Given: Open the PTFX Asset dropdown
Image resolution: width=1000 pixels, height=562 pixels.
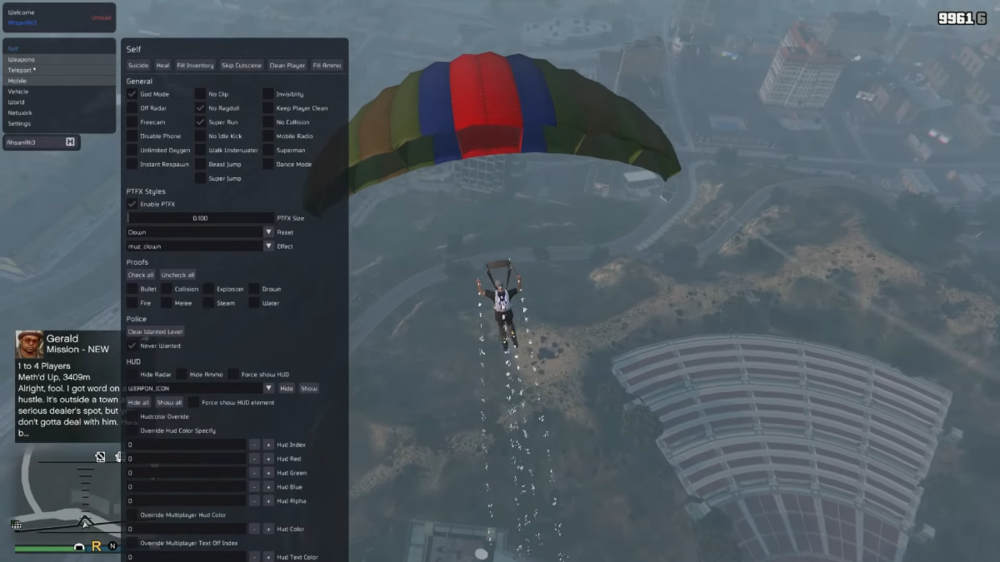Looking at the screenshot, I should point(268,232).
